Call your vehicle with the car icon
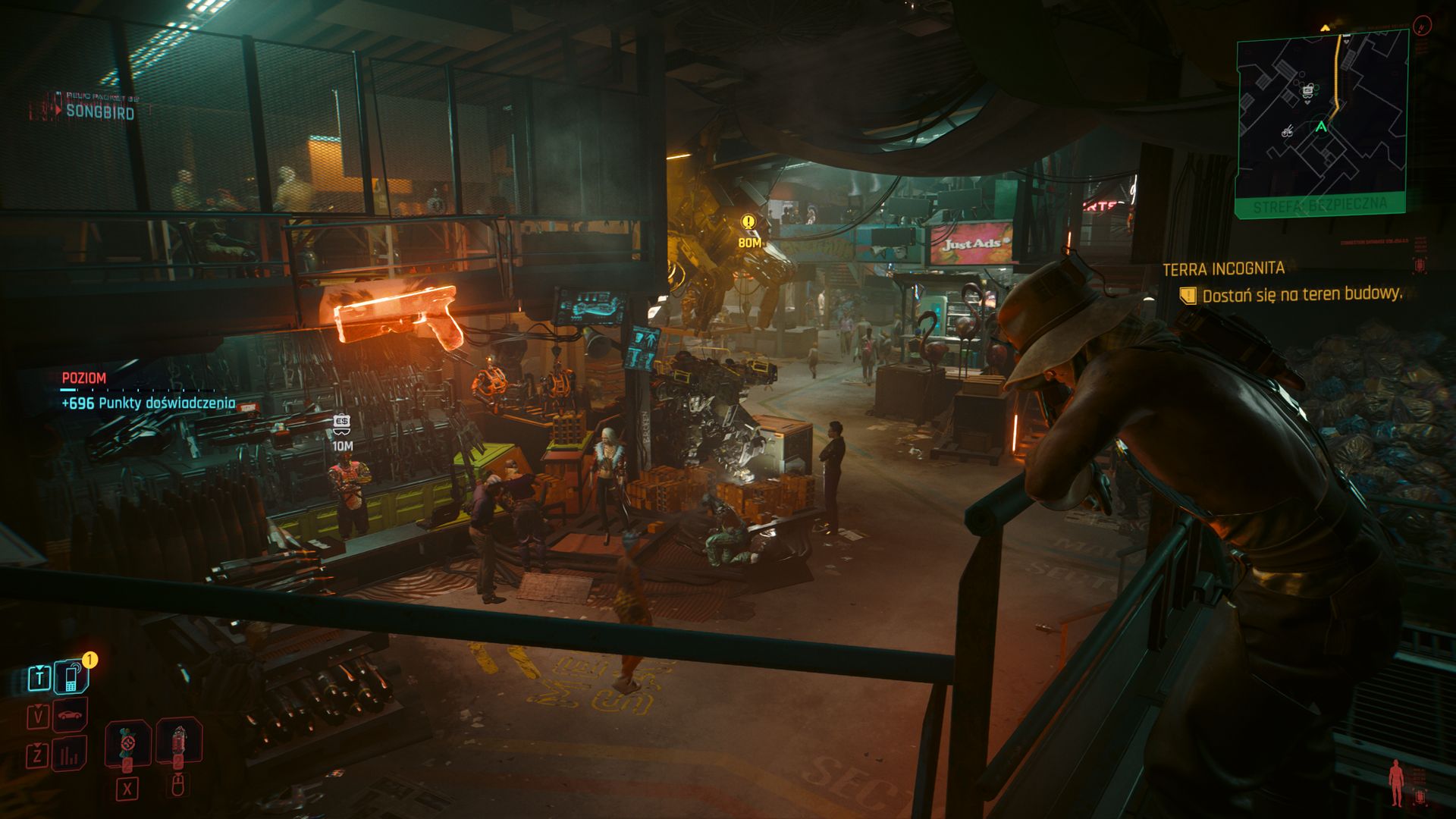Viewport: 1456px width, 819px height. (x=70, y=715)
